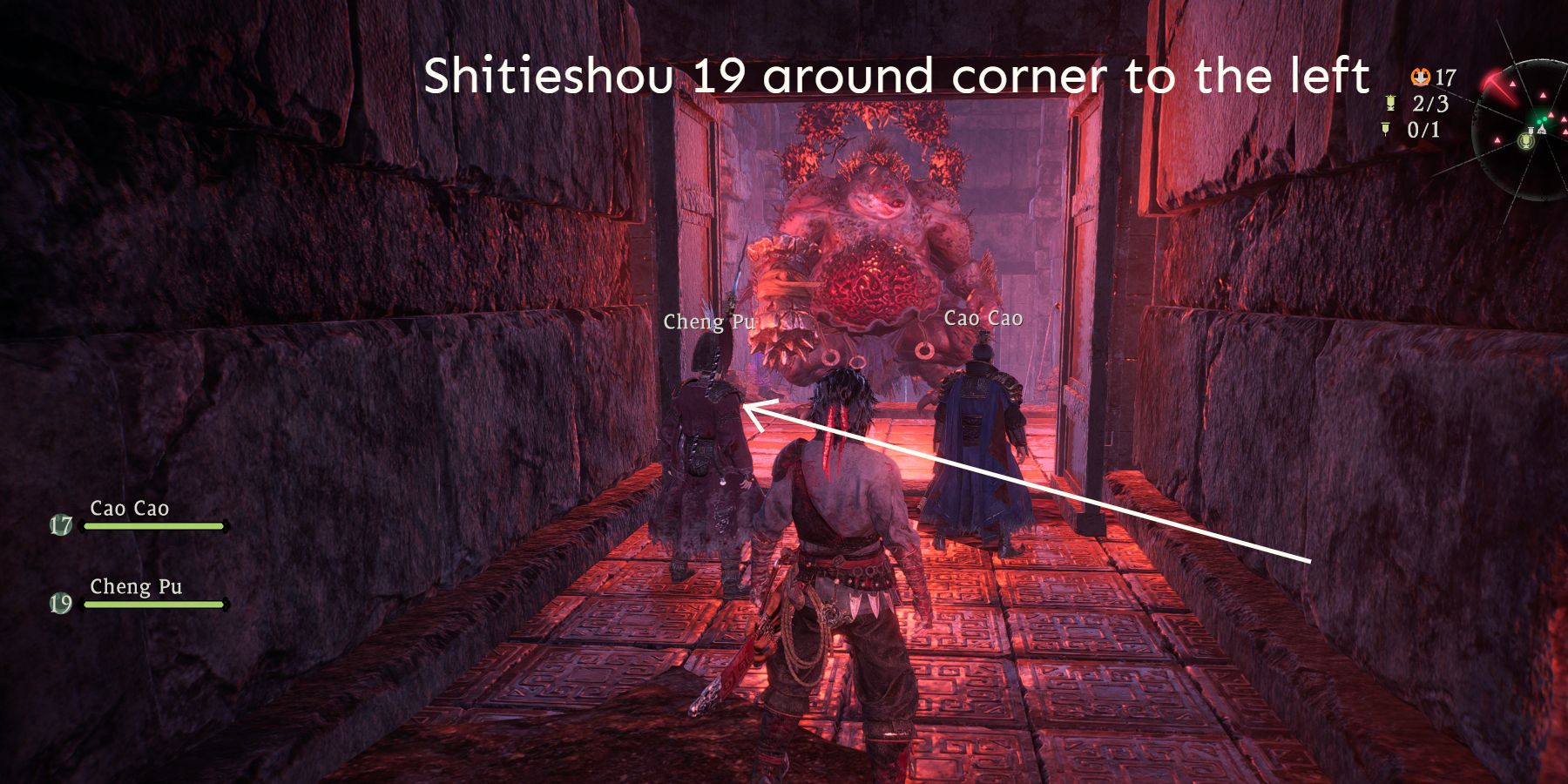Click a red enemy triangle on the minimap
The image size is (1568, 784).
pos(1512,84)
